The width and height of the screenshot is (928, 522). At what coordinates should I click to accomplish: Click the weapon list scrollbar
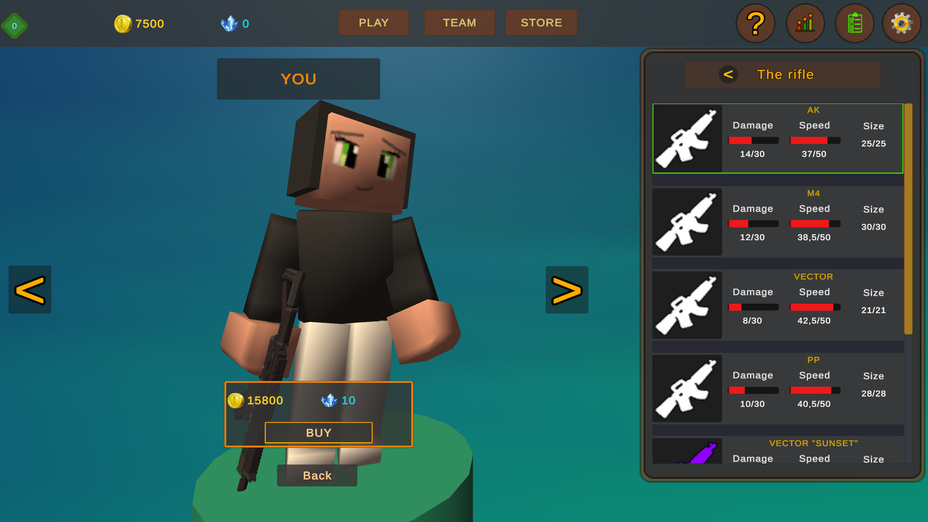(x=908, y=218)
